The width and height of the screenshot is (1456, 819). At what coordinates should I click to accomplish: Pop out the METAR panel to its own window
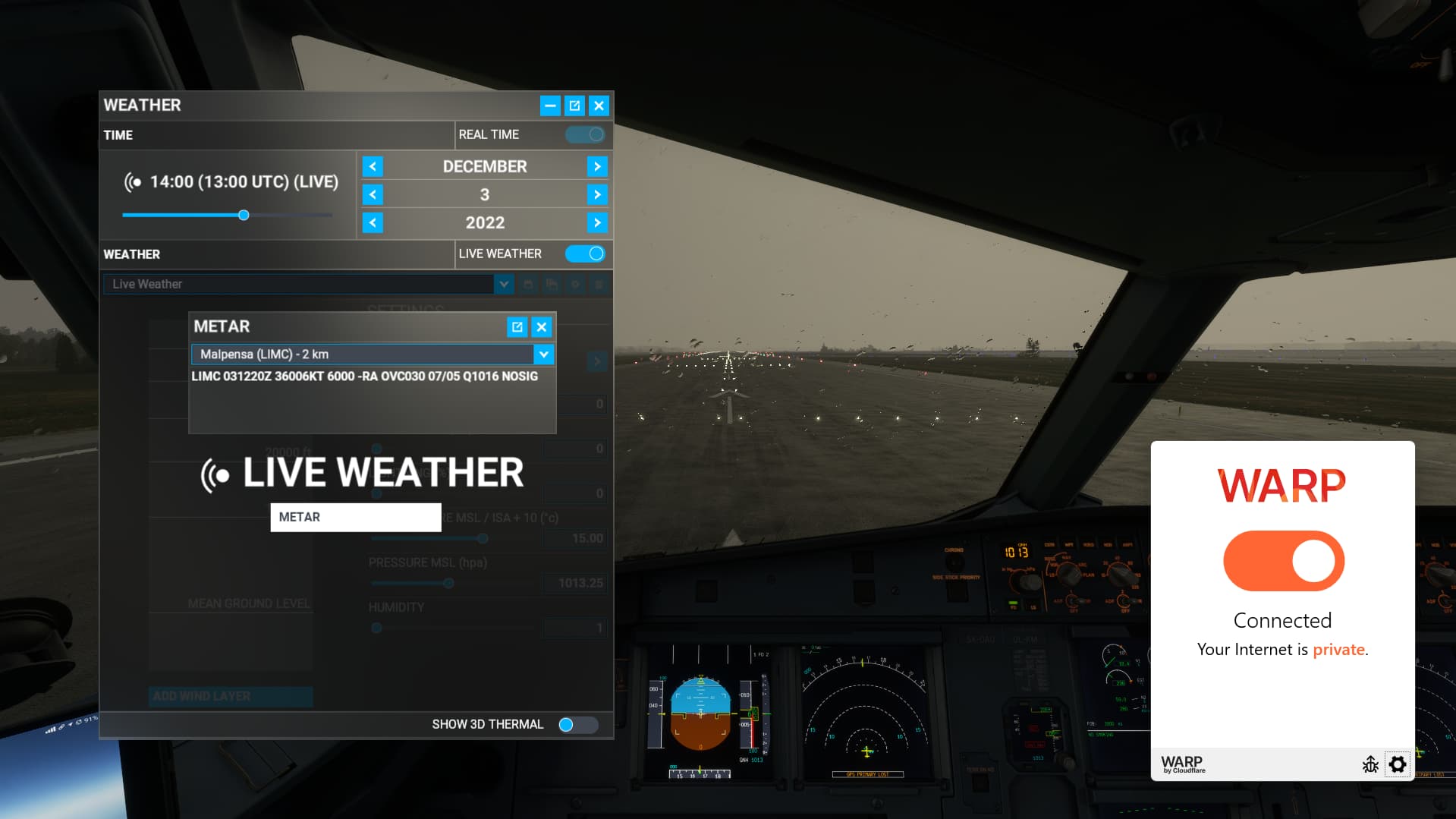[517, 326]
